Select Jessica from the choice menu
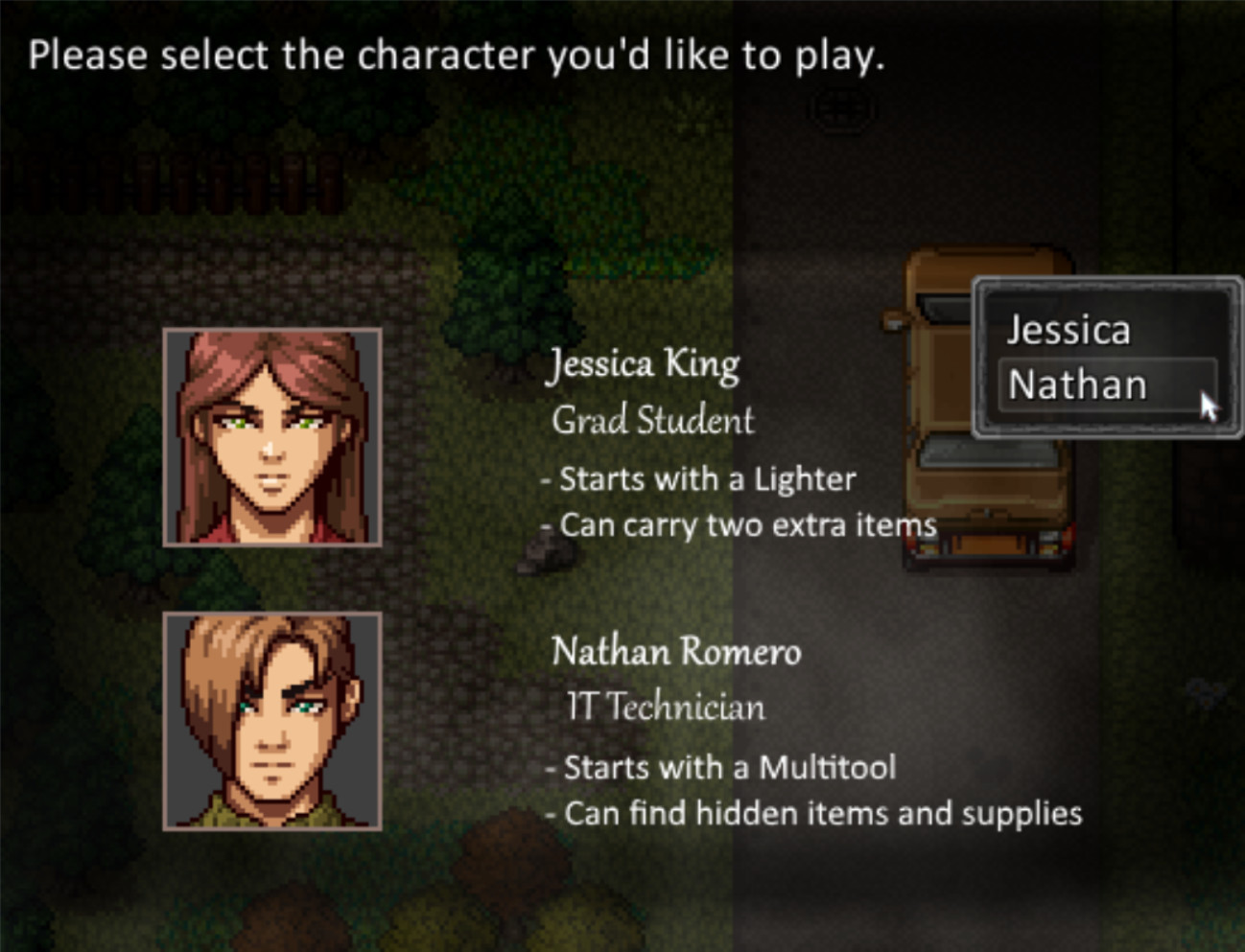This screenshot has width=1245, height=952. click(1068, 330)
